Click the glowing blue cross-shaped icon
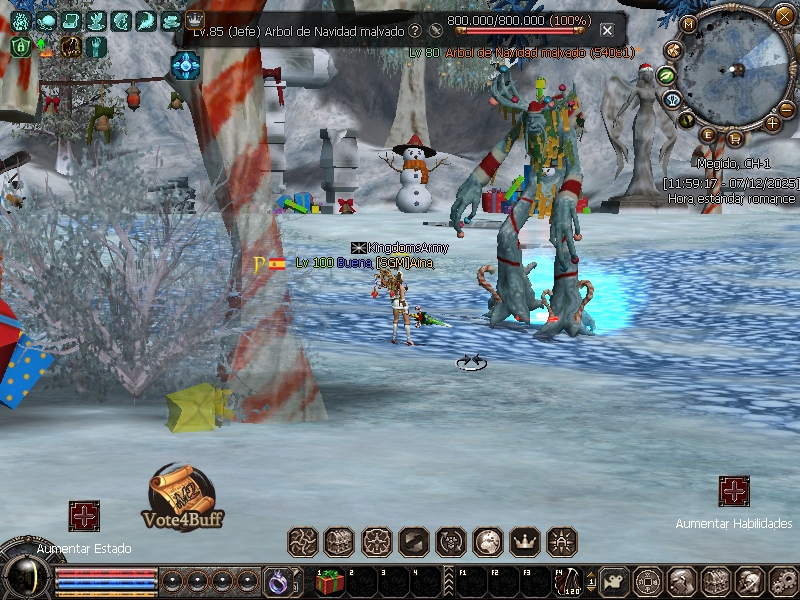The height and width of the screenshot is (600, 800). (x=186, y=65)
